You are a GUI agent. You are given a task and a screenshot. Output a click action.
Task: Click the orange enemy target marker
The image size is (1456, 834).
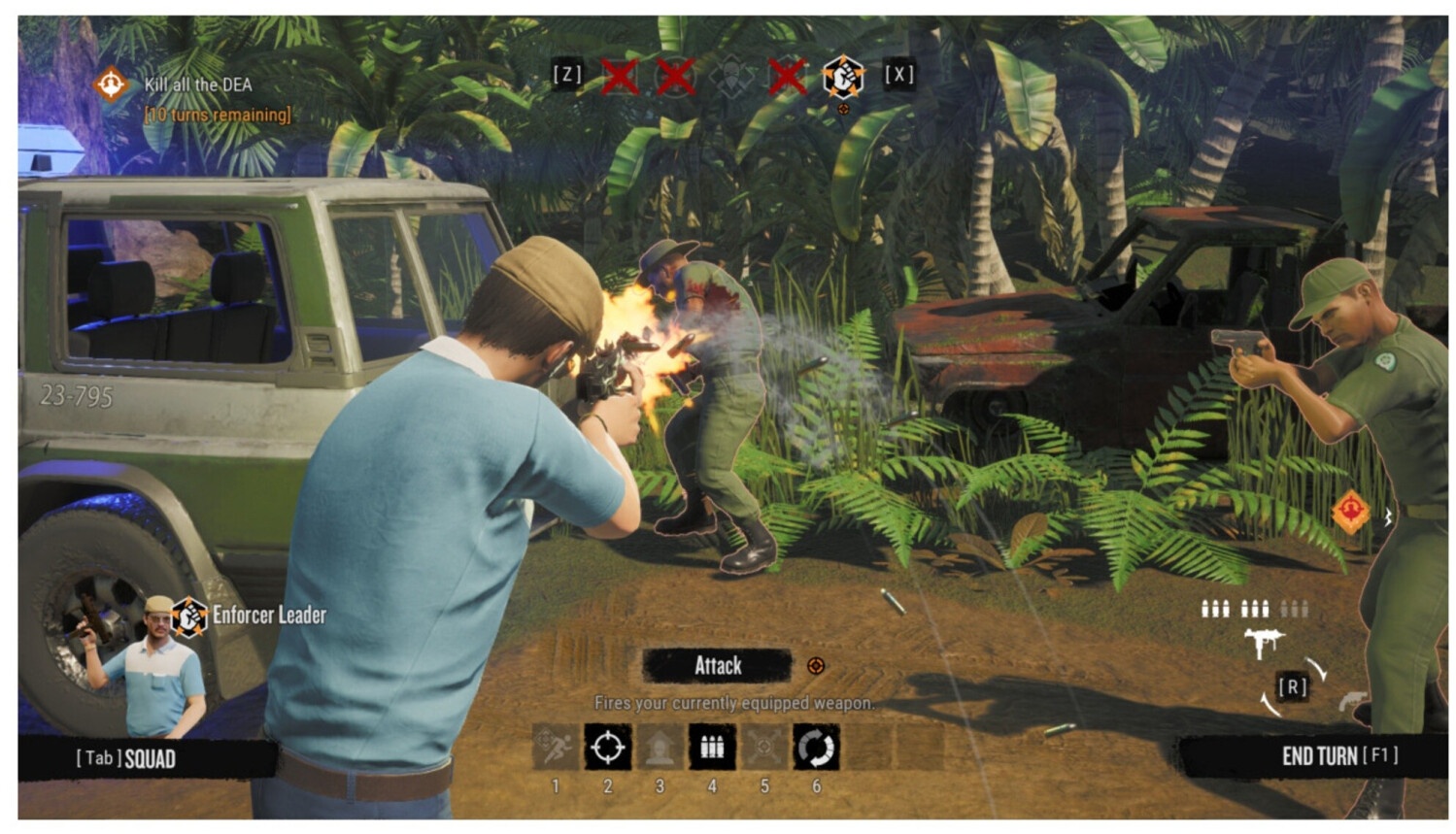pyautogui.click(x=1350, y=511)
